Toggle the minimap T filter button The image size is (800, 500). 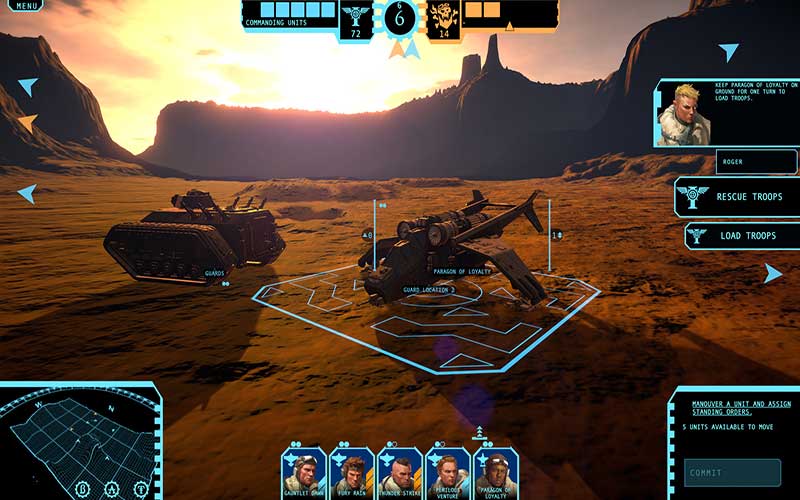click(x=141, y=490)
